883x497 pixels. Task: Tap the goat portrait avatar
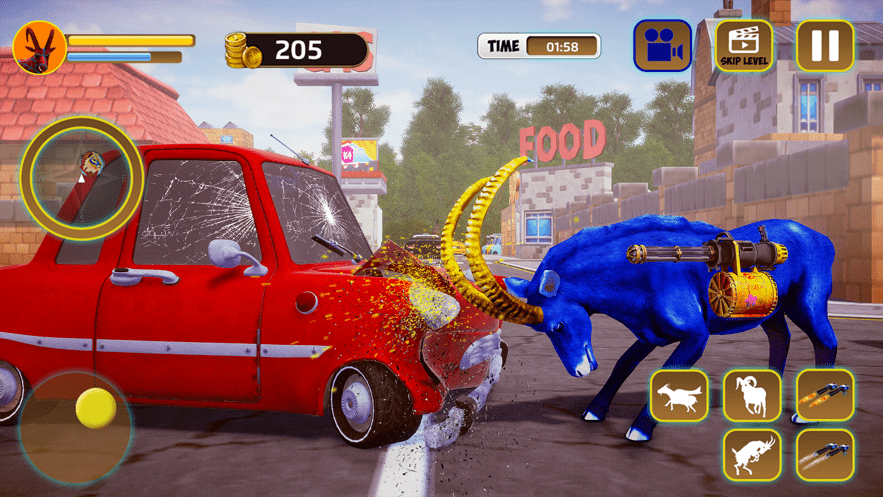tap(40, 46)
